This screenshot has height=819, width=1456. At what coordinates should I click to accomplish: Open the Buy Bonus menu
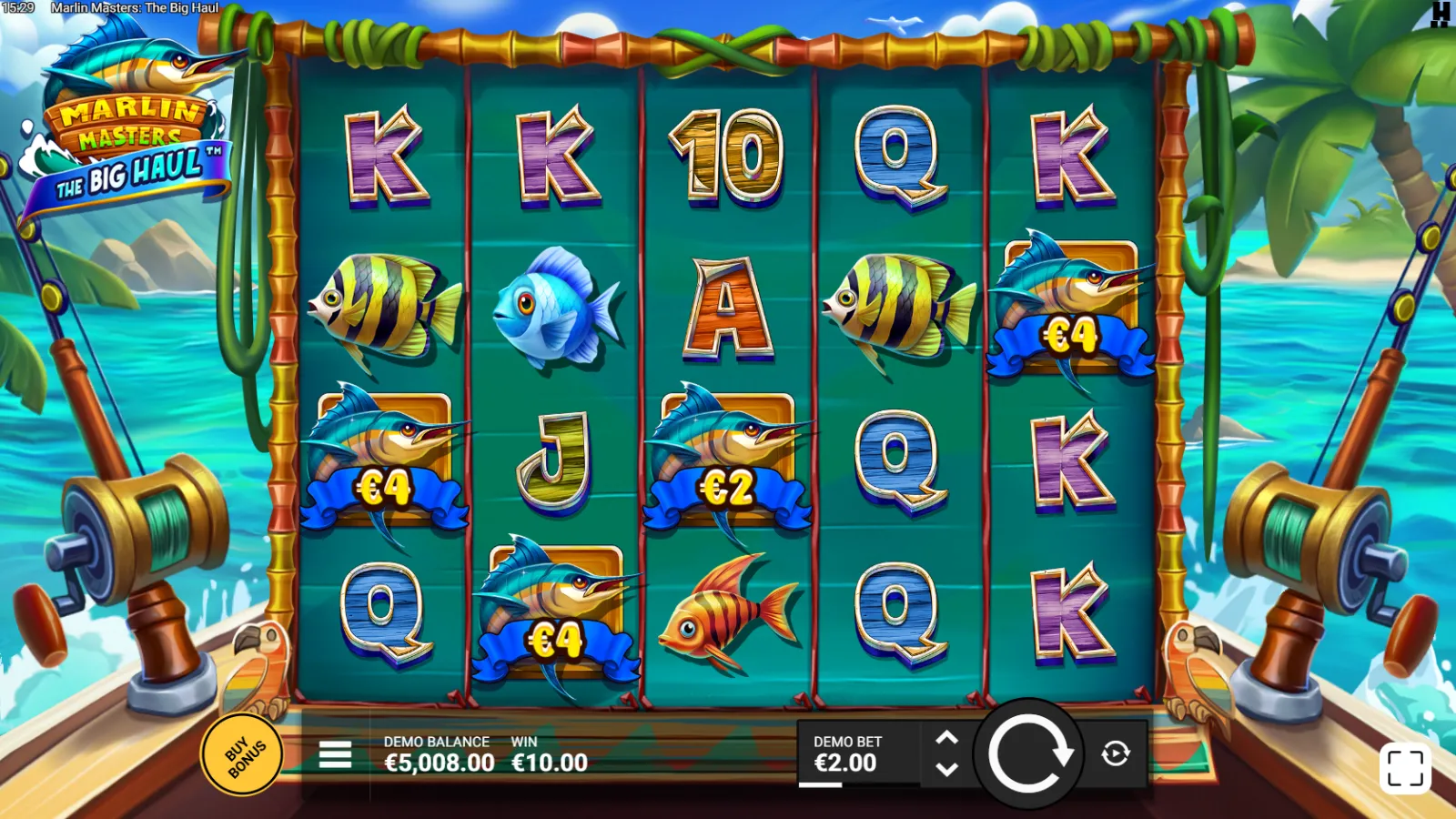click(241, 754)
